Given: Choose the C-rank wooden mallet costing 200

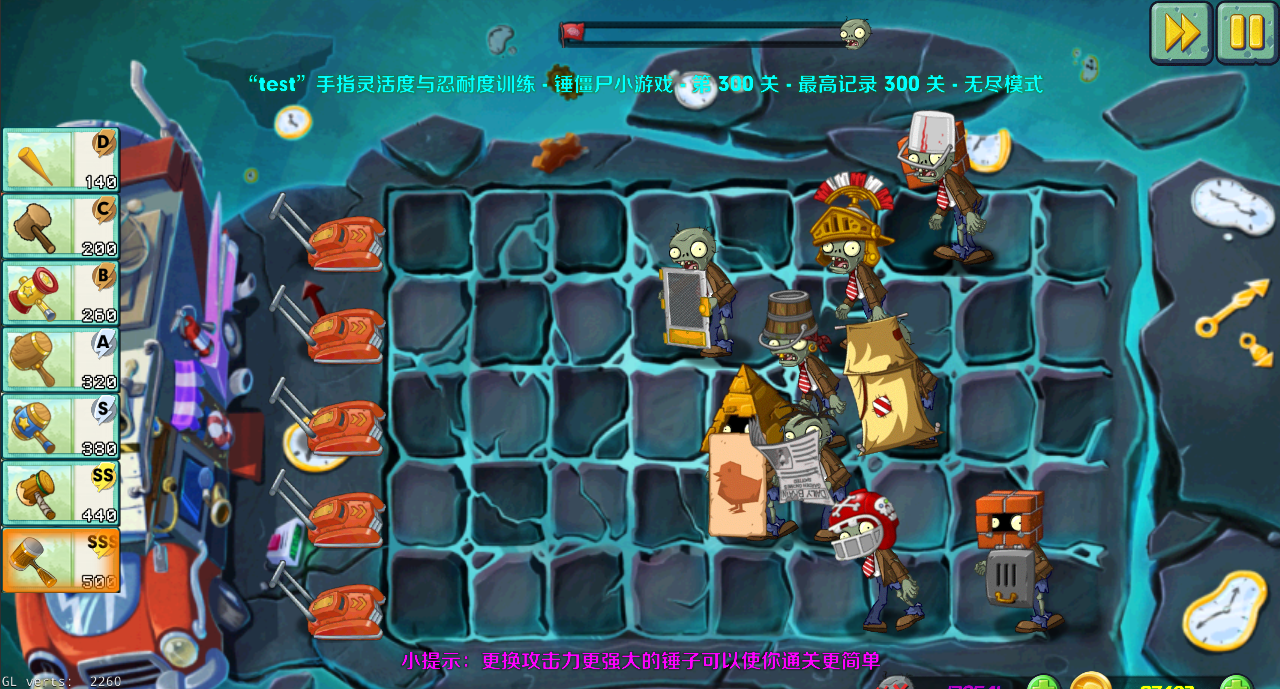Looking at the screenshot, I should point(61,227).
